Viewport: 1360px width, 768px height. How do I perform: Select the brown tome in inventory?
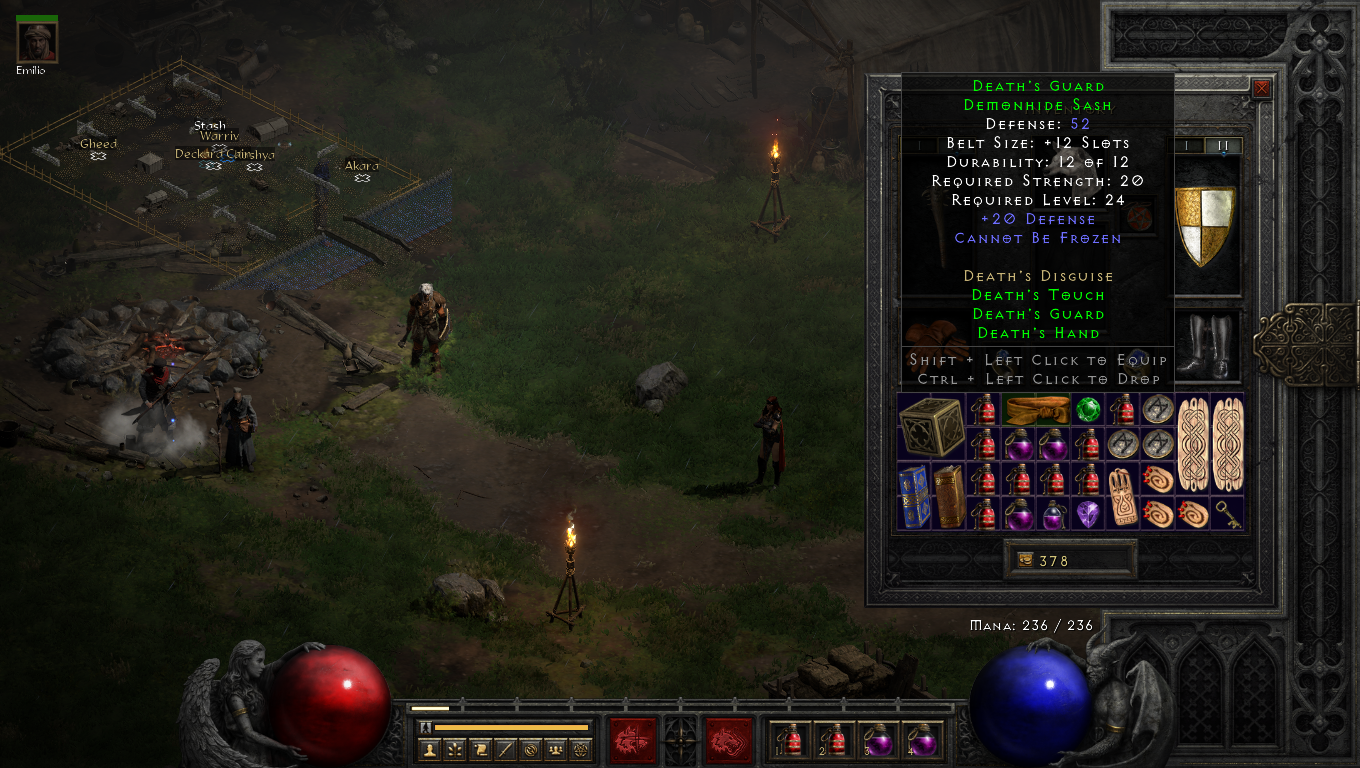[x=950, y=496]
